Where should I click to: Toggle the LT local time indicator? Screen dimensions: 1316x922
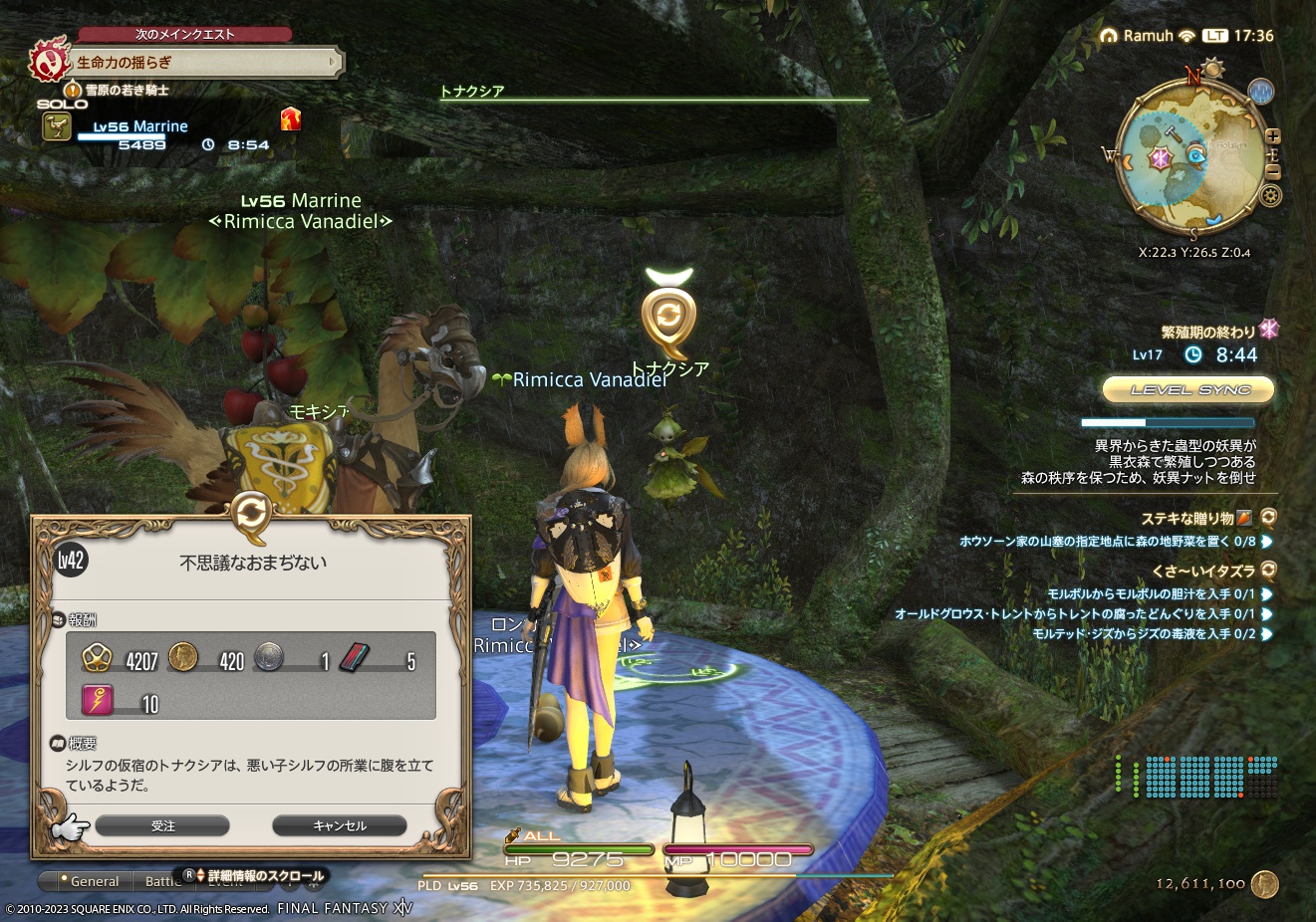(x=1215, y=35)
